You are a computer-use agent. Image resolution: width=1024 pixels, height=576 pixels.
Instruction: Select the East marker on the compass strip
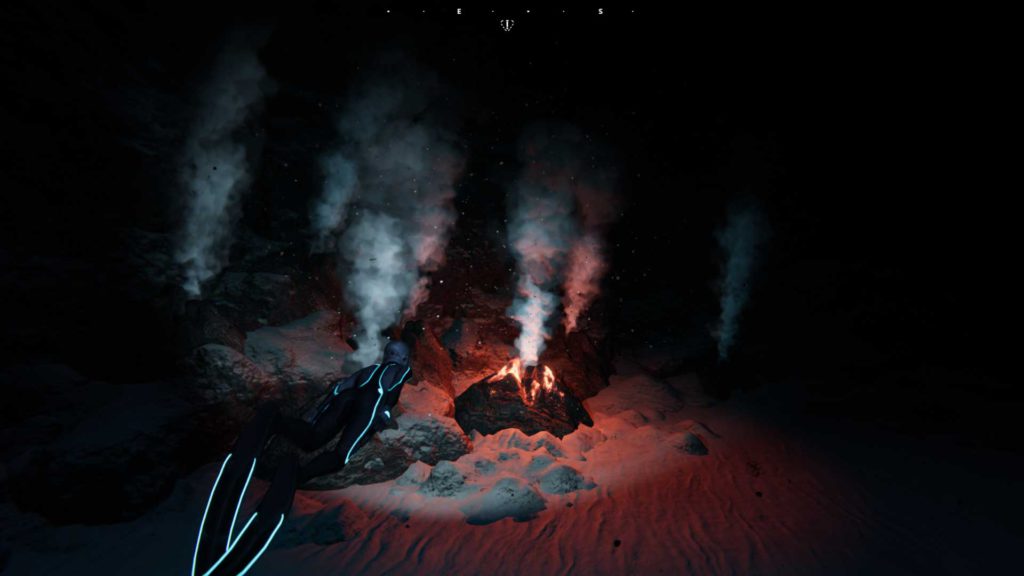[x=460, y=11]
